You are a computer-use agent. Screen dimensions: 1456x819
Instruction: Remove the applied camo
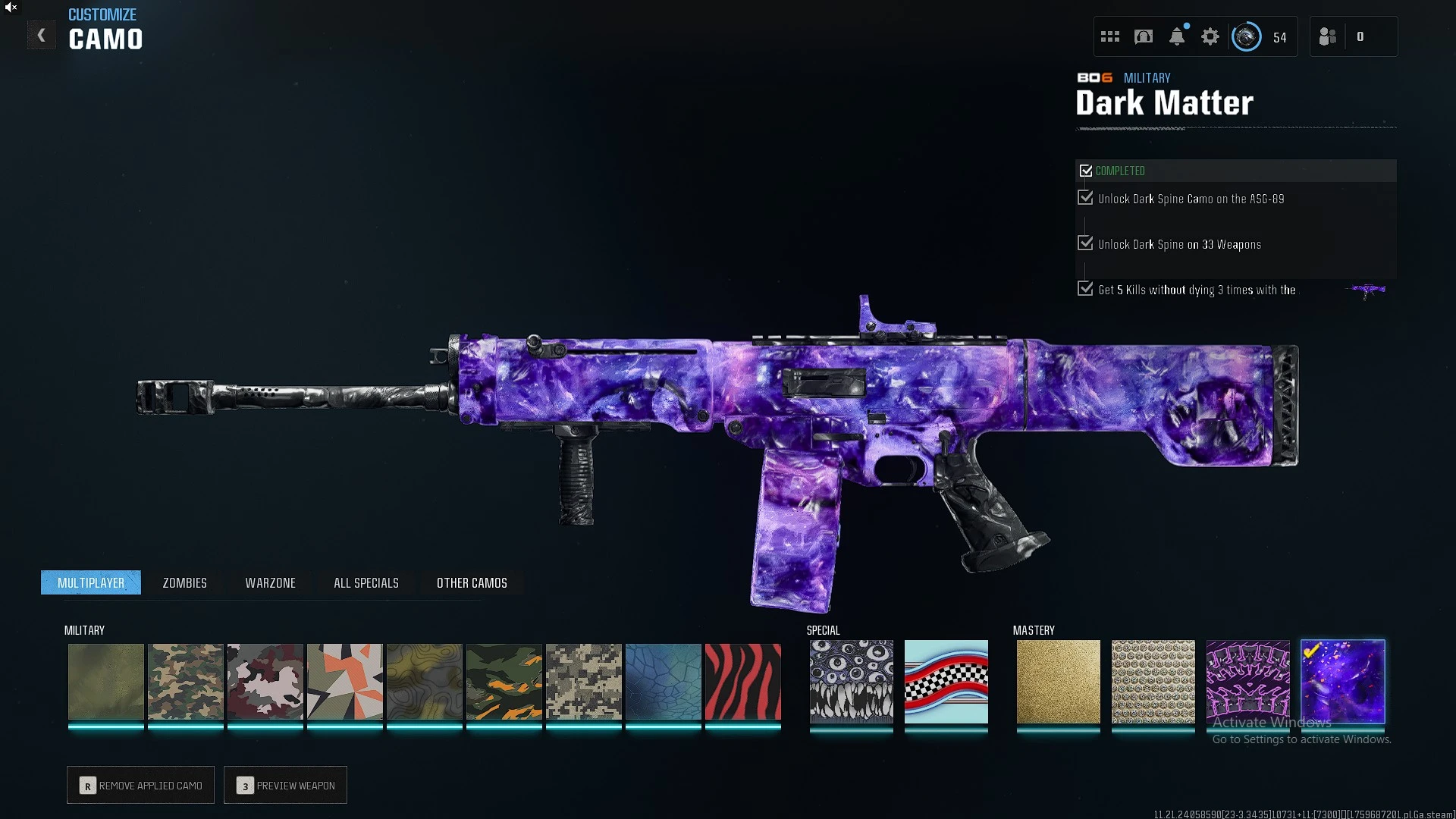(x=140, y=785)
